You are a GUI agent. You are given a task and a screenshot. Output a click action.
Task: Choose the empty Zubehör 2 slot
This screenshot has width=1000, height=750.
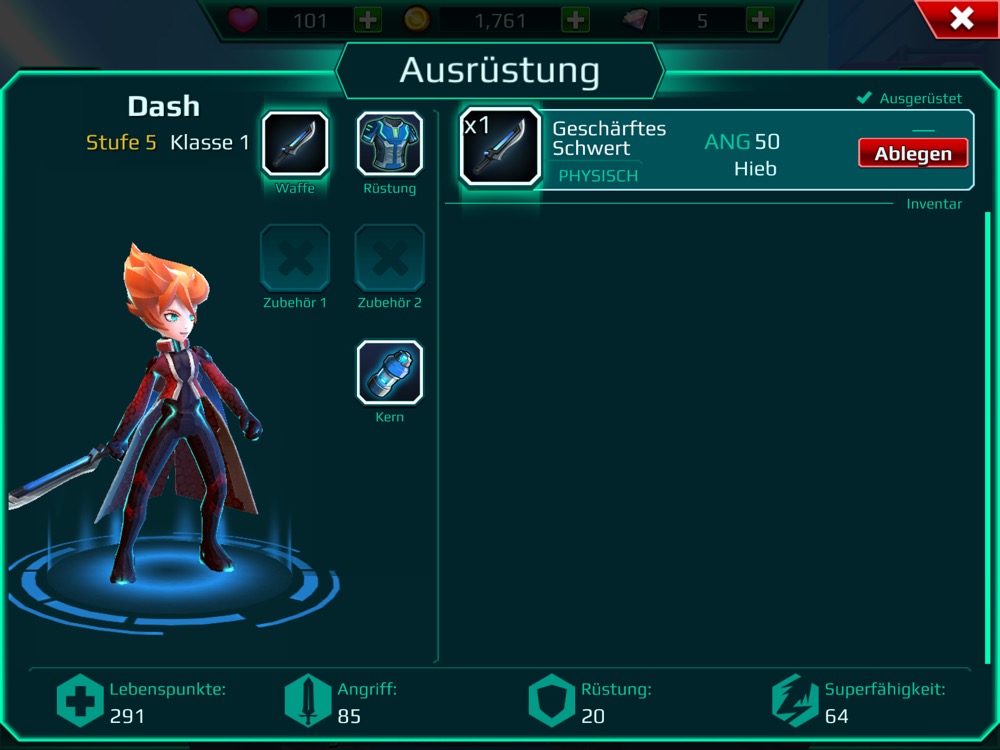390,258
